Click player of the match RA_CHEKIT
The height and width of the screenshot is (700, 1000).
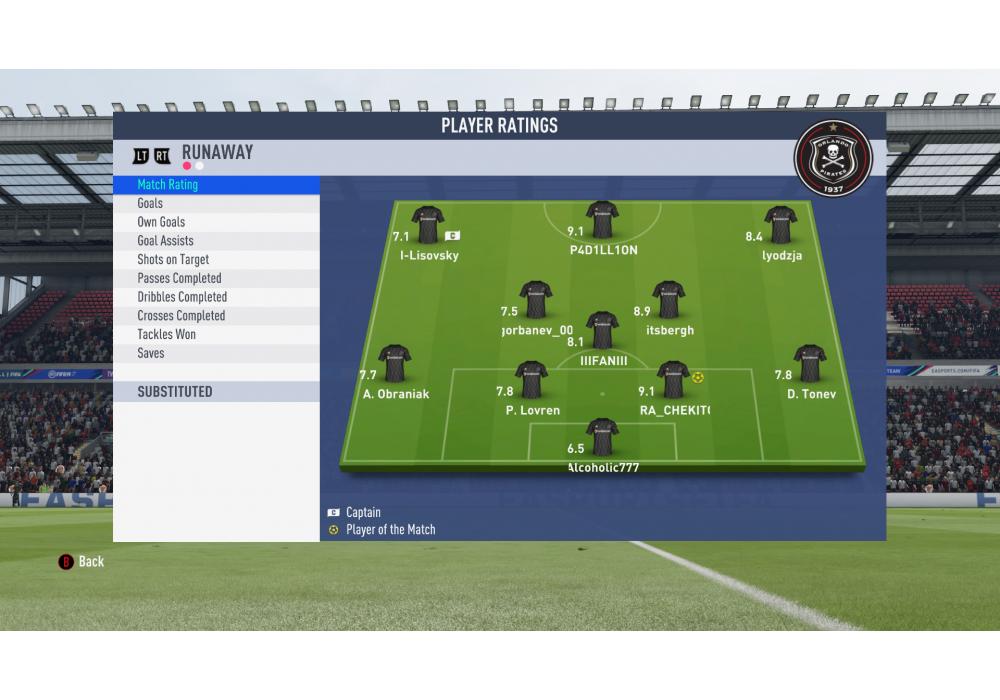tap(673, 380)
